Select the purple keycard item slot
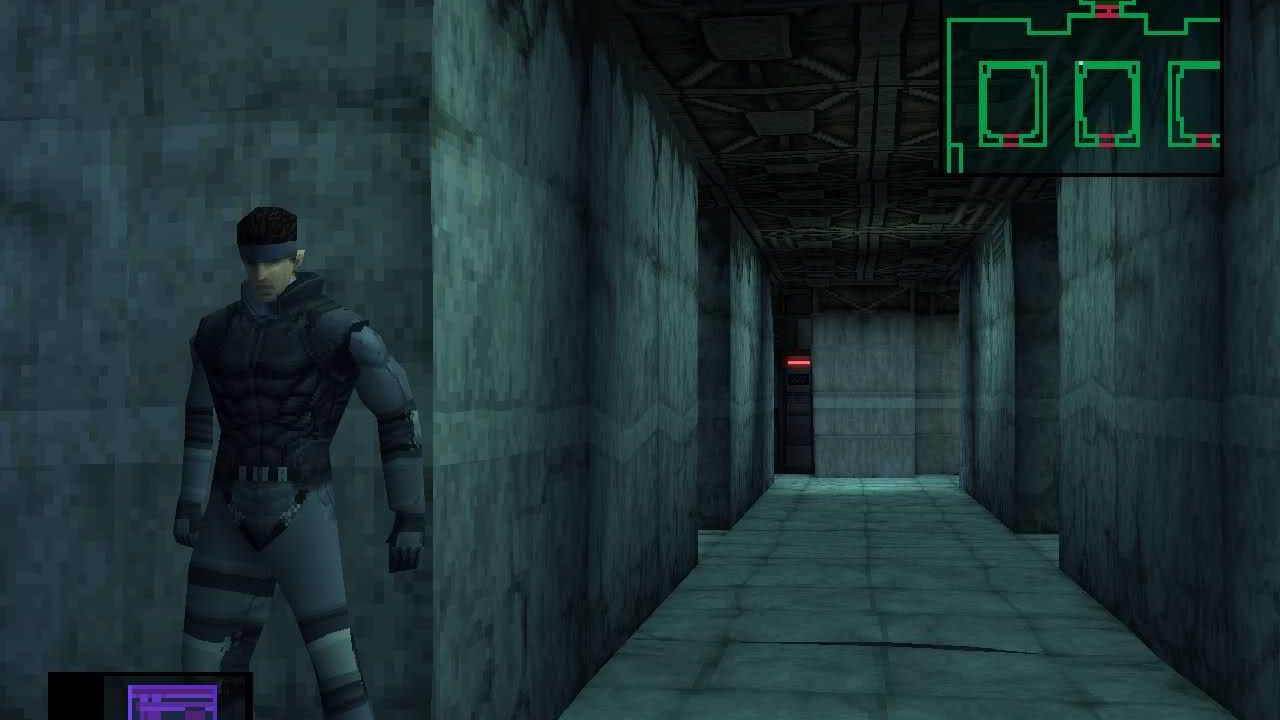This screenshot has height=720, width=1280. coord(172,701)
